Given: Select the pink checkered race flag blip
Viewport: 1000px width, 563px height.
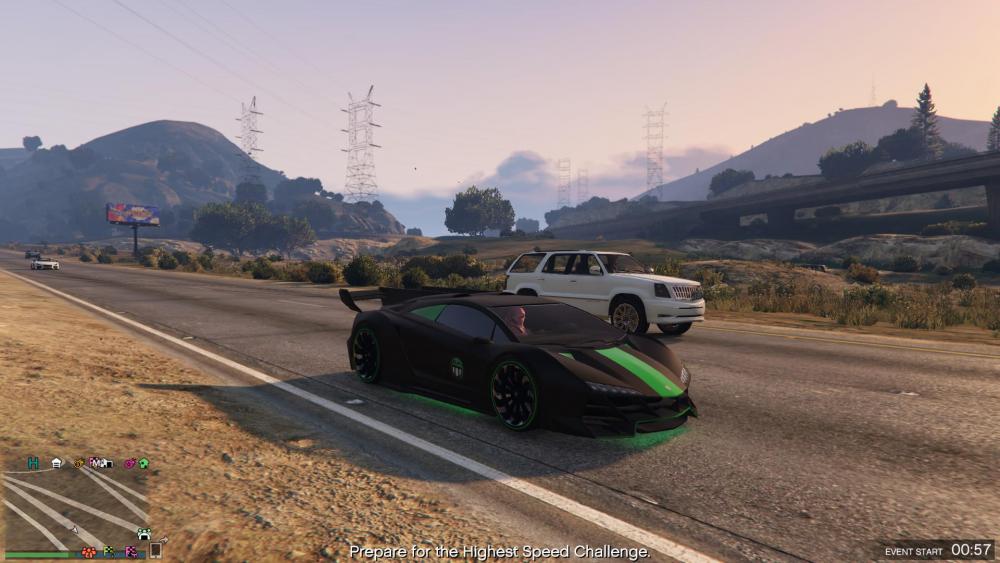Looking at the screenshot, I should pos(131,551).
